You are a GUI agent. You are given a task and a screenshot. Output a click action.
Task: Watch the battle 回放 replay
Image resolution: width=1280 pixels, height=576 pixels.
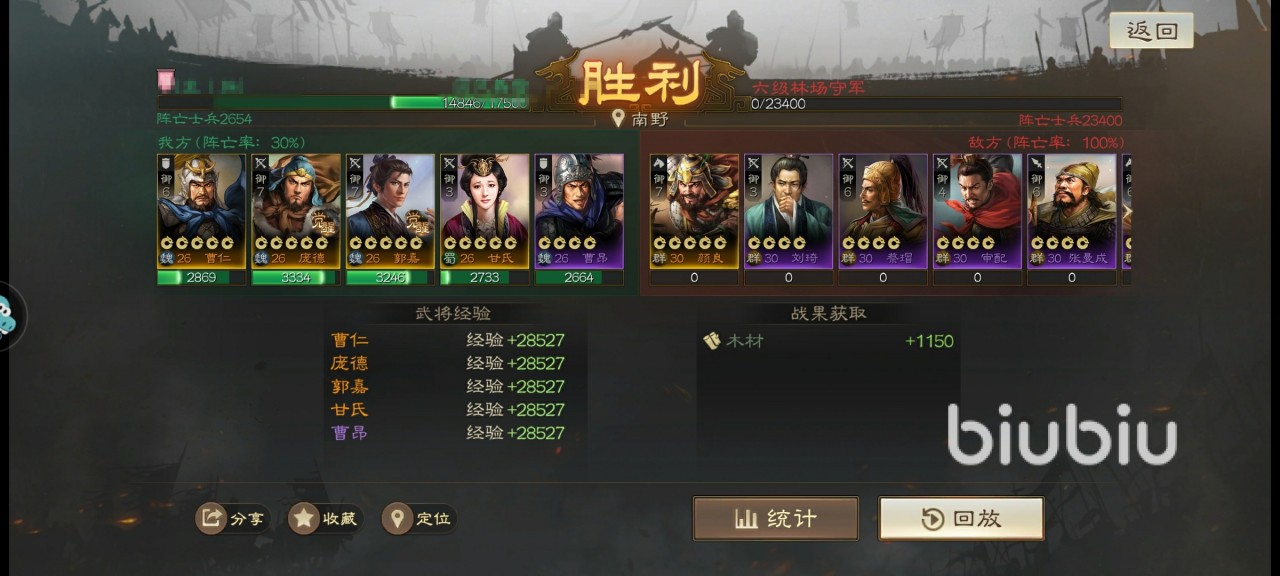click(961, 518)
